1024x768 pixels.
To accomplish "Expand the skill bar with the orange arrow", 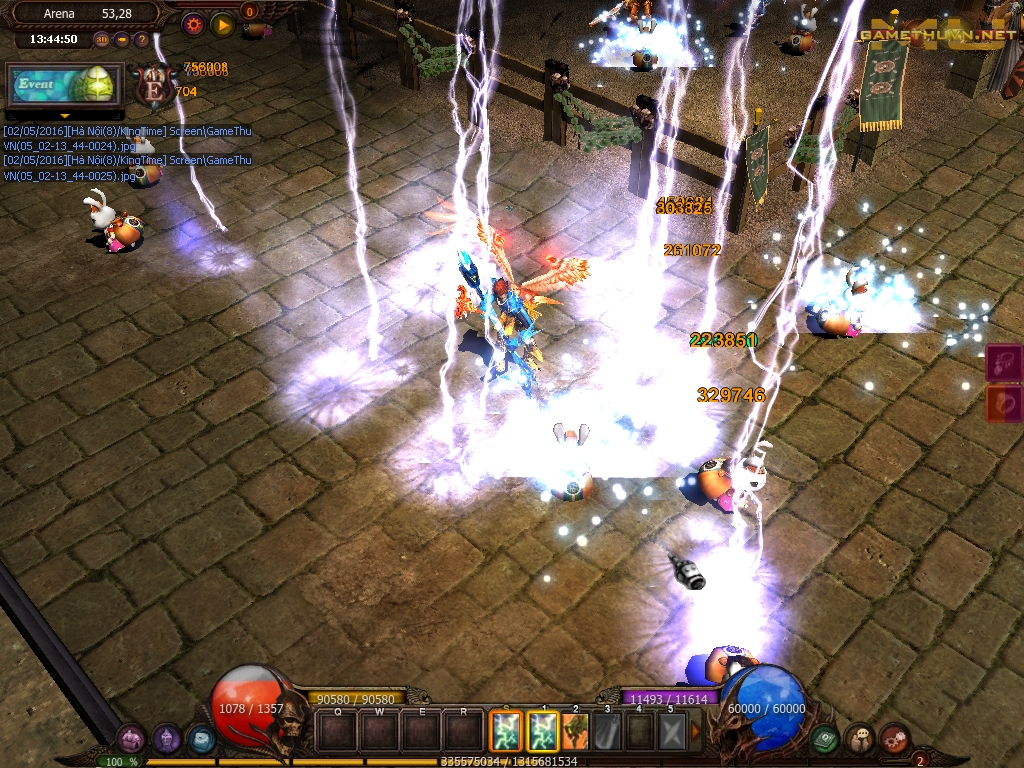I will pyautogui.click(x=696, y=731).
